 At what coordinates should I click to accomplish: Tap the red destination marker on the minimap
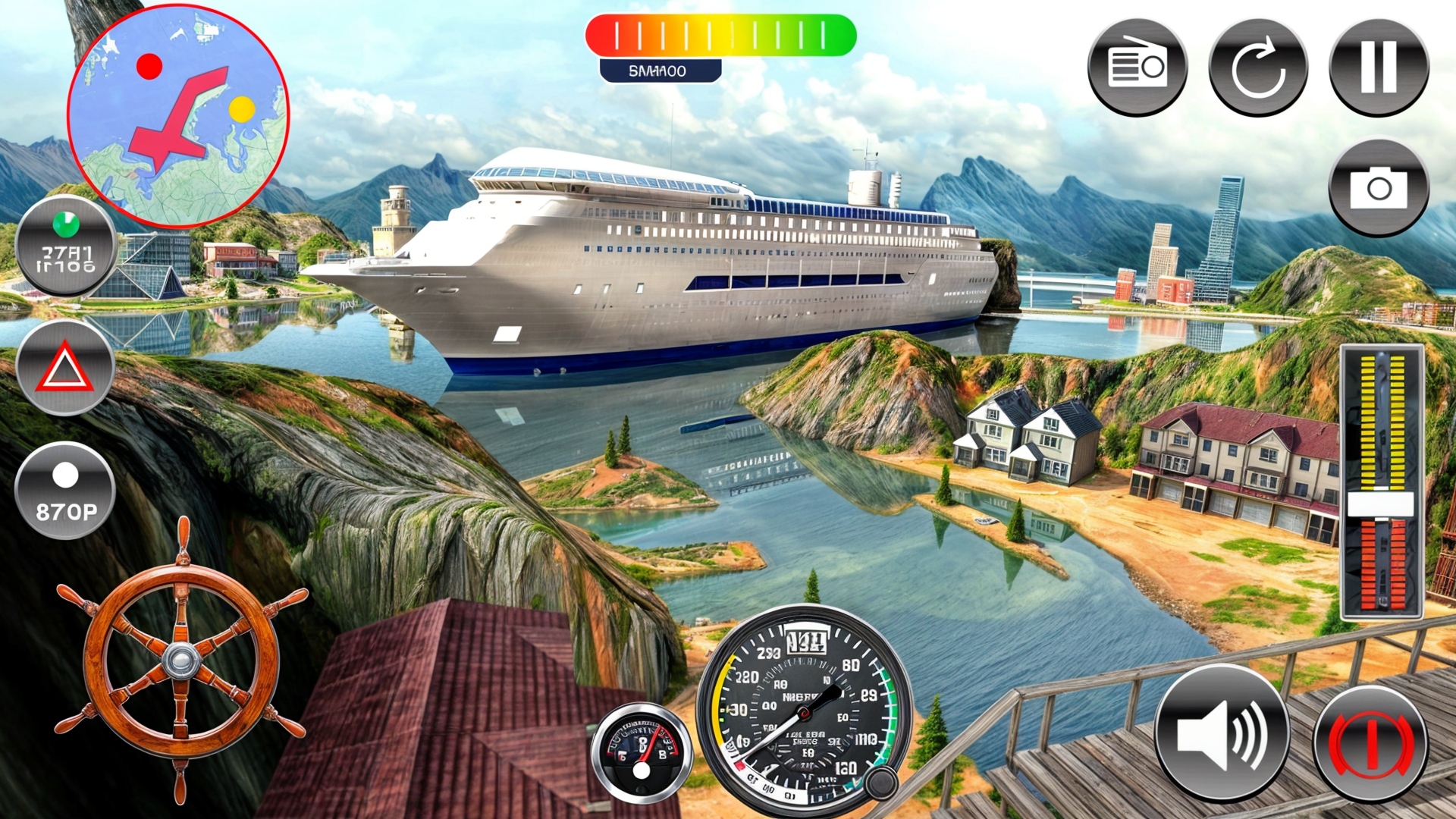click(149, 67)
